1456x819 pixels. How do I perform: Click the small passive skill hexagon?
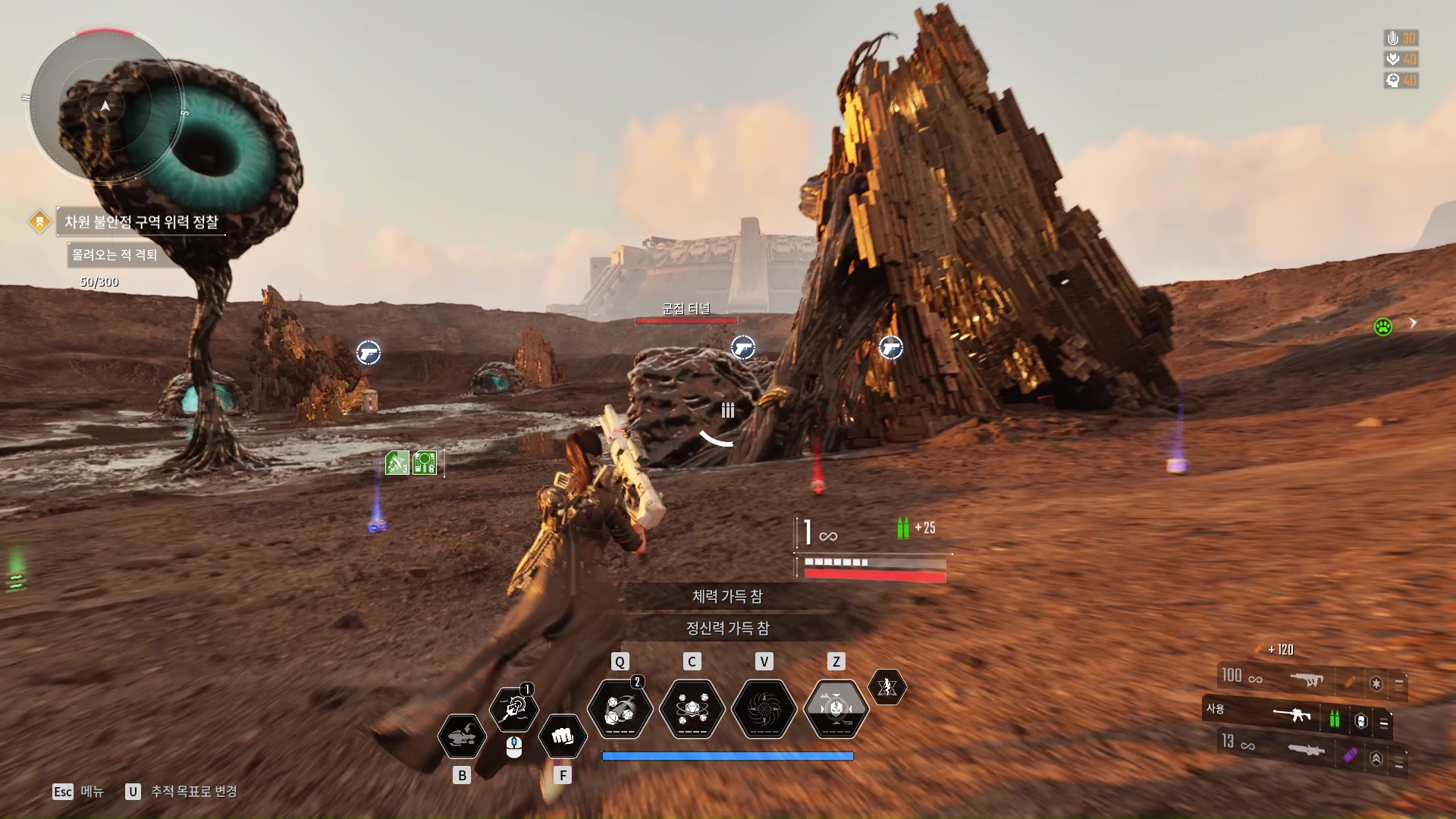(886, 687)
